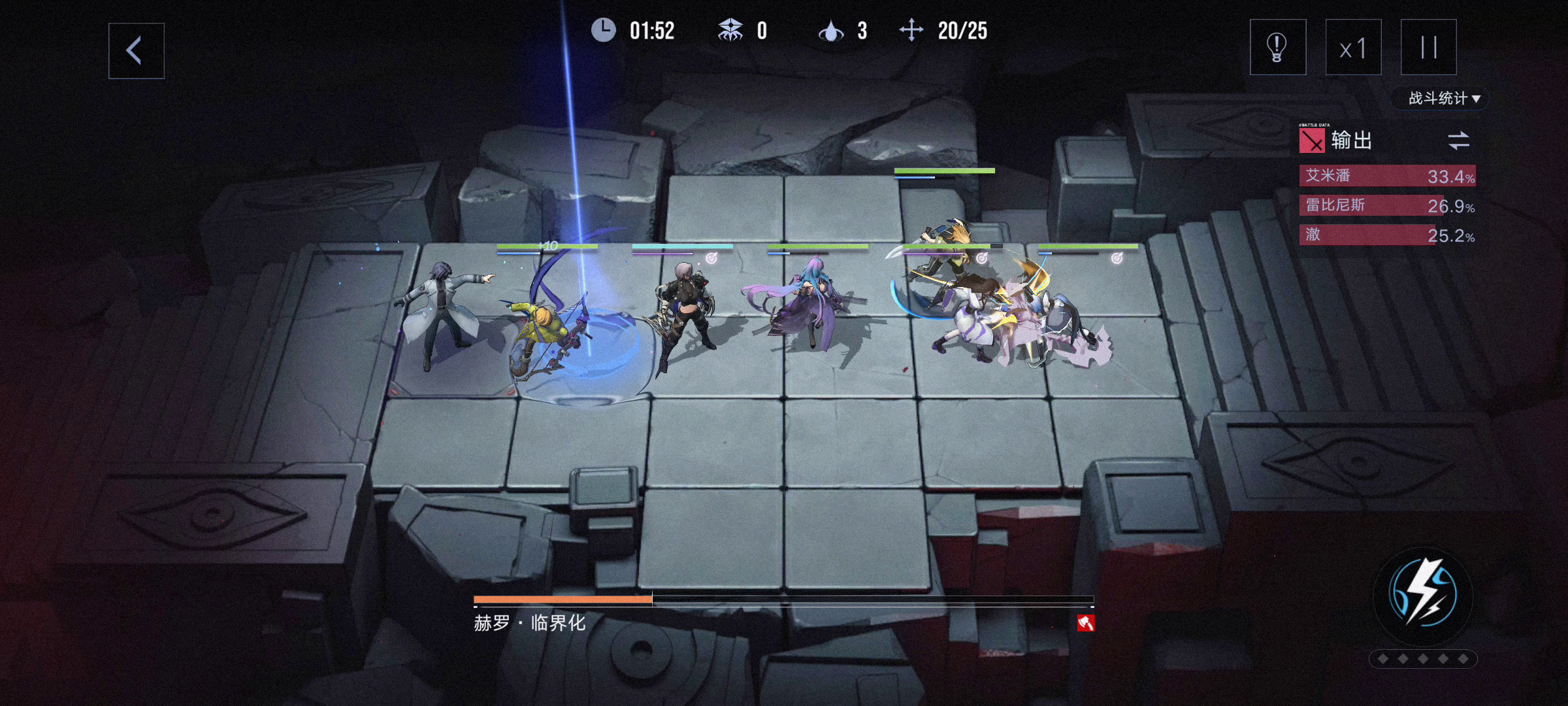Select the 艾米潘 entry in the damage ranking
This screenshot has height=706, width=1568.
pos(1385,176)
